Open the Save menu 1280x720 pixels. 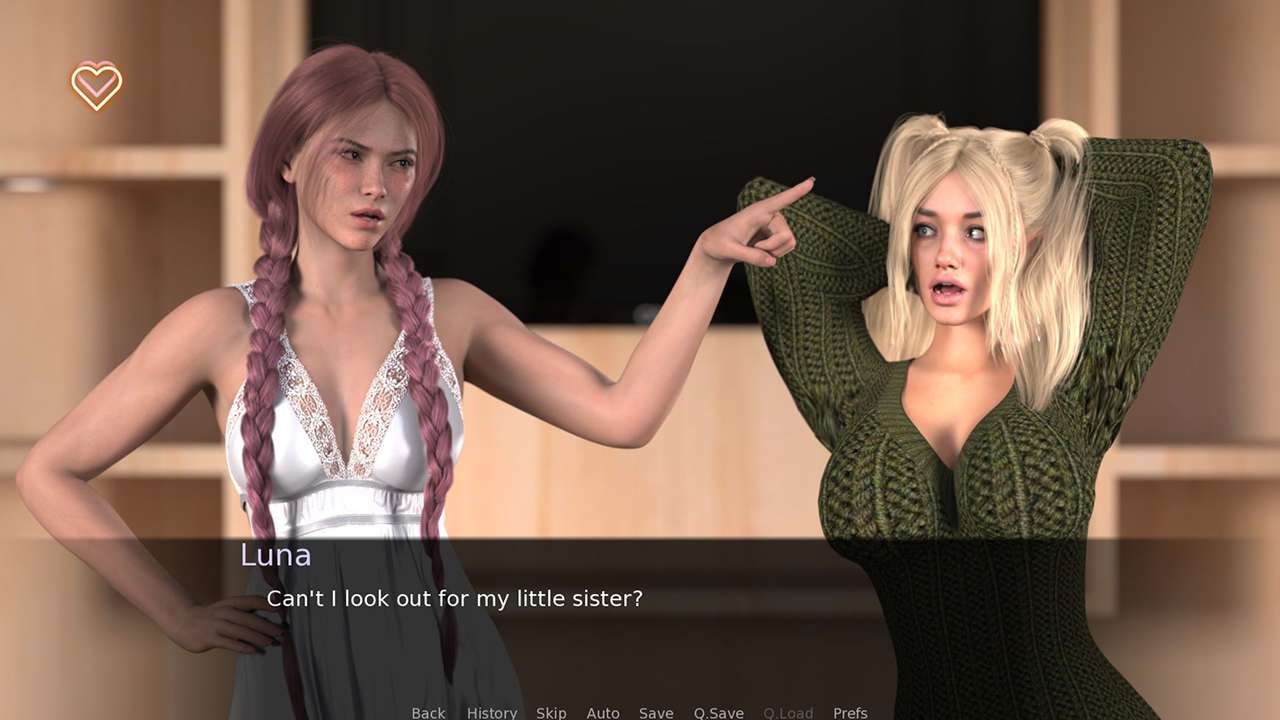[656, 712]
